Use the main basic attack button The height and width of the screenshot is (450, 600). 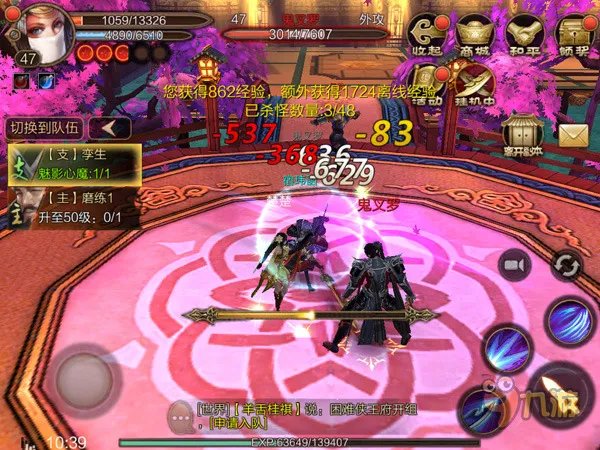pos(558,392)
